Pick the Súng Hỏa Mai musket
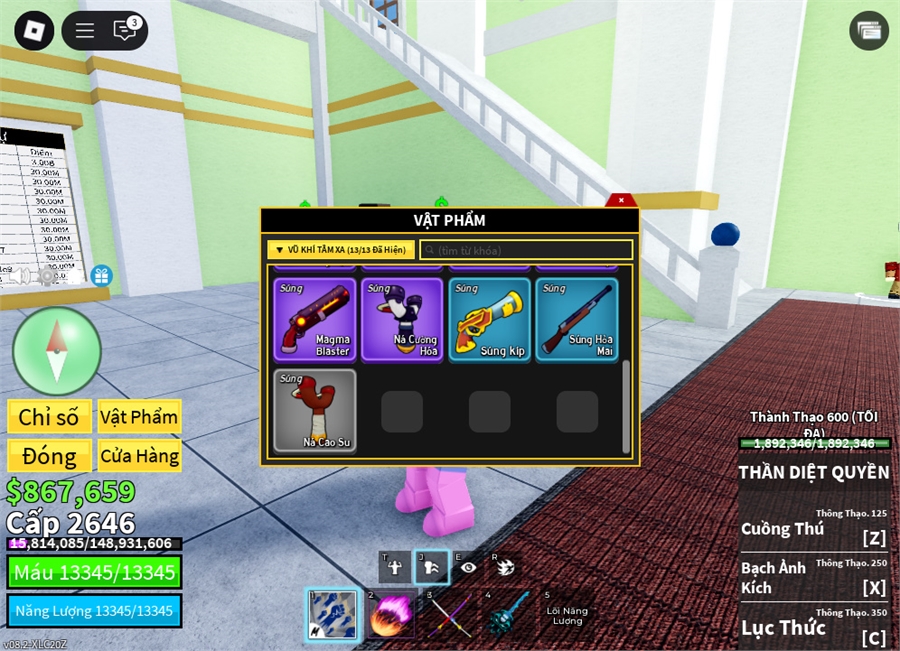Image resolution: width=900 pixels, height=651 pixels. tap(577, 319)
